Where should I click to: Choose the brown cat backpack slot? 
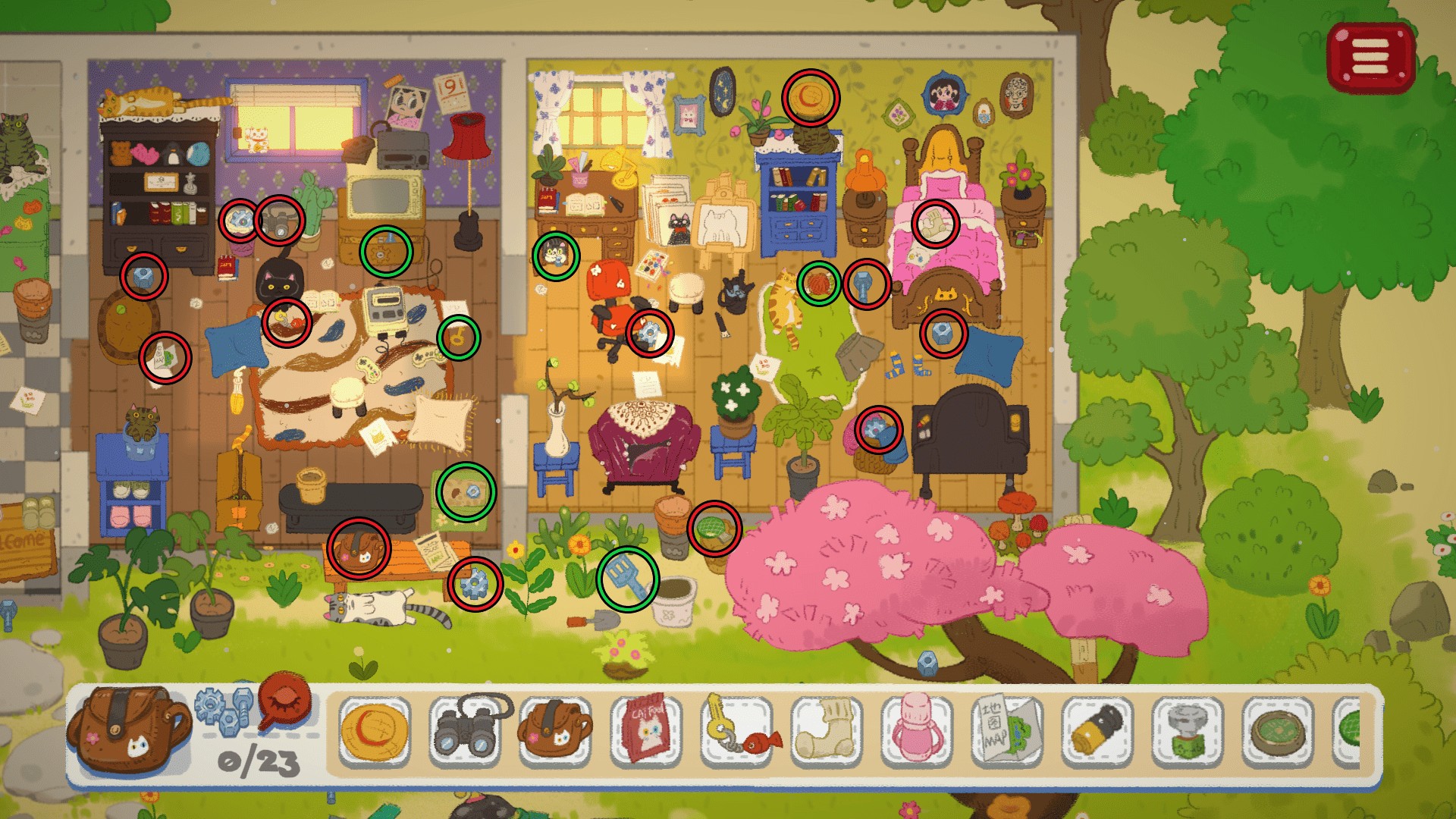[555, 730]
